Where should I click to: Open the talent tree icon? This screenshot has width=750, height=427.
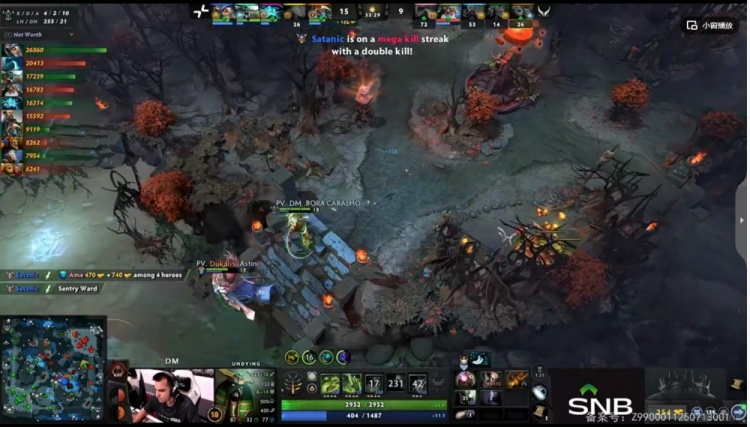(x=294, y=383)
